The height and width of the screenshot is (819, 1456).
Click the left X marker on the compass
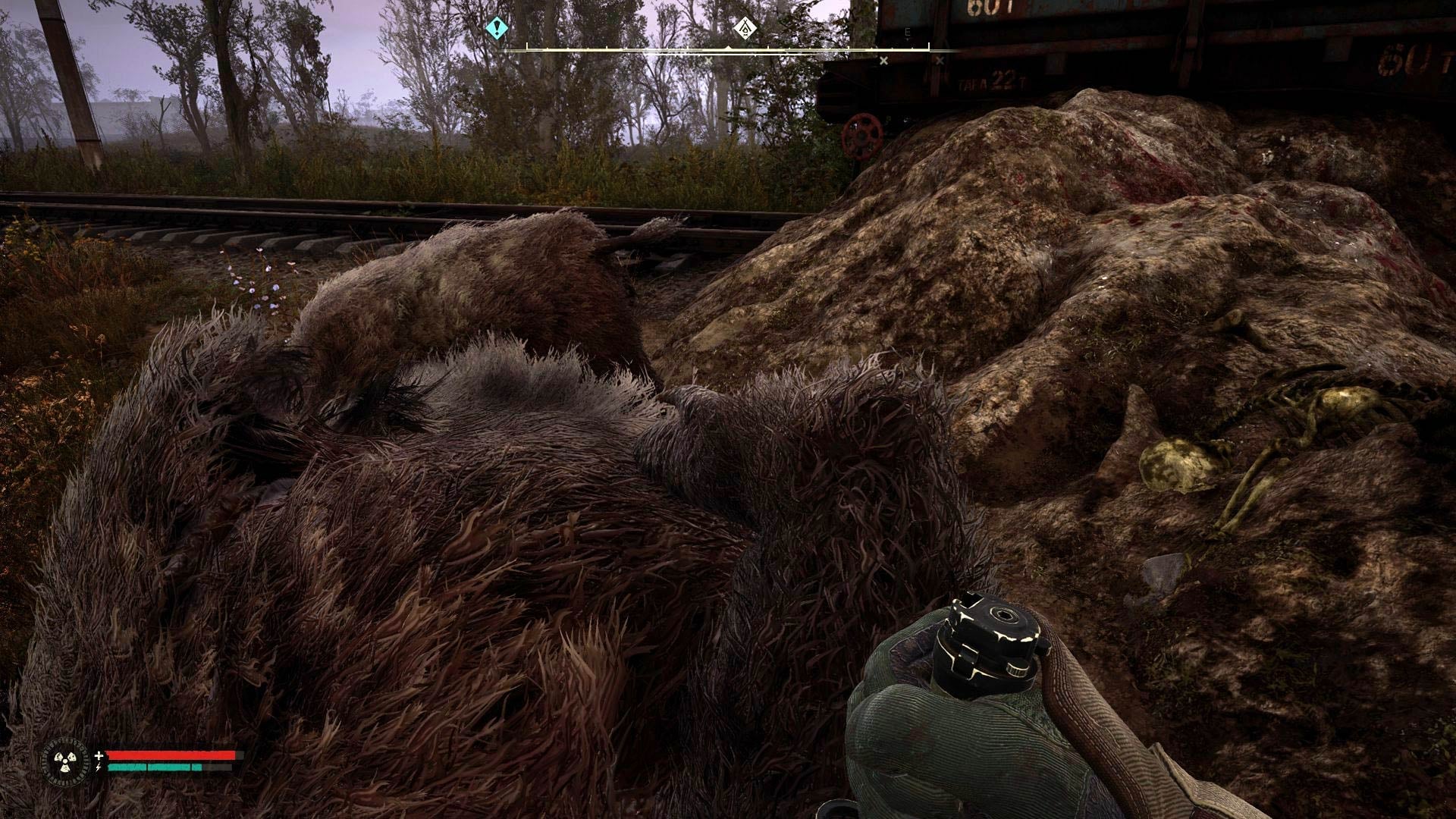[x=708, y=59]
